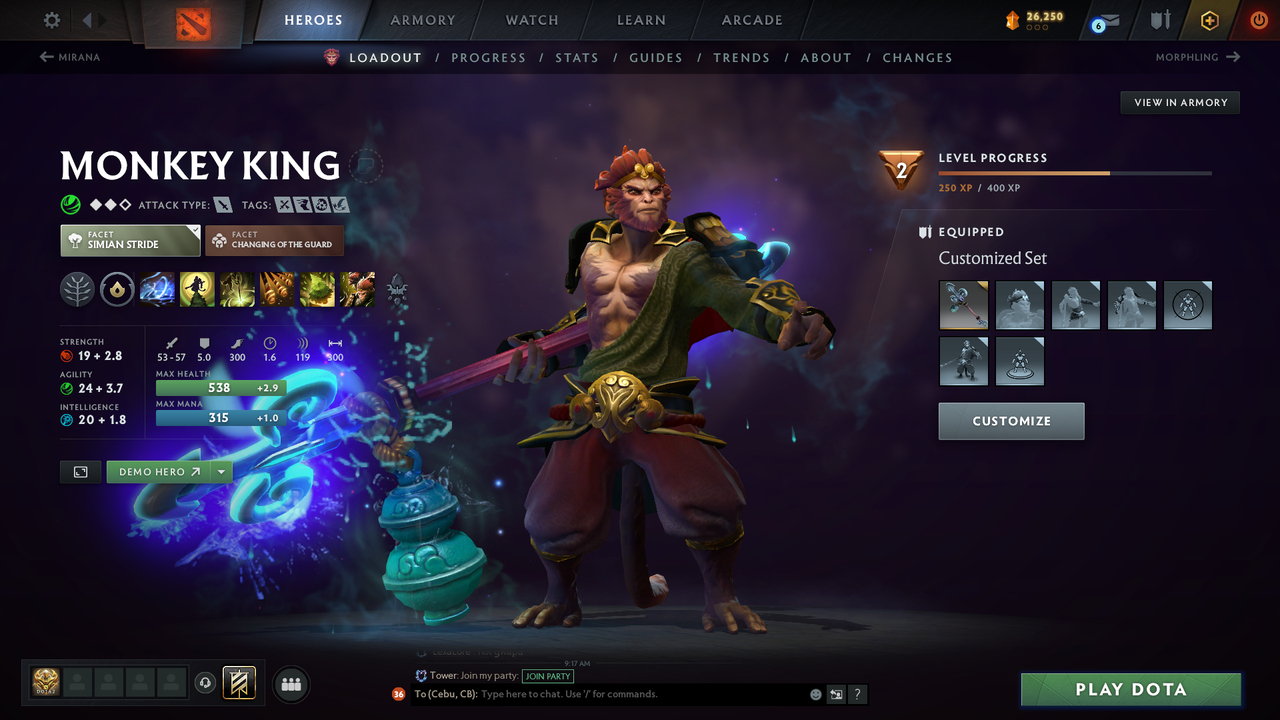The image size is (1280, 720).
Task: Open the Dota Plus membership icon
Action: coord(1209,19)
